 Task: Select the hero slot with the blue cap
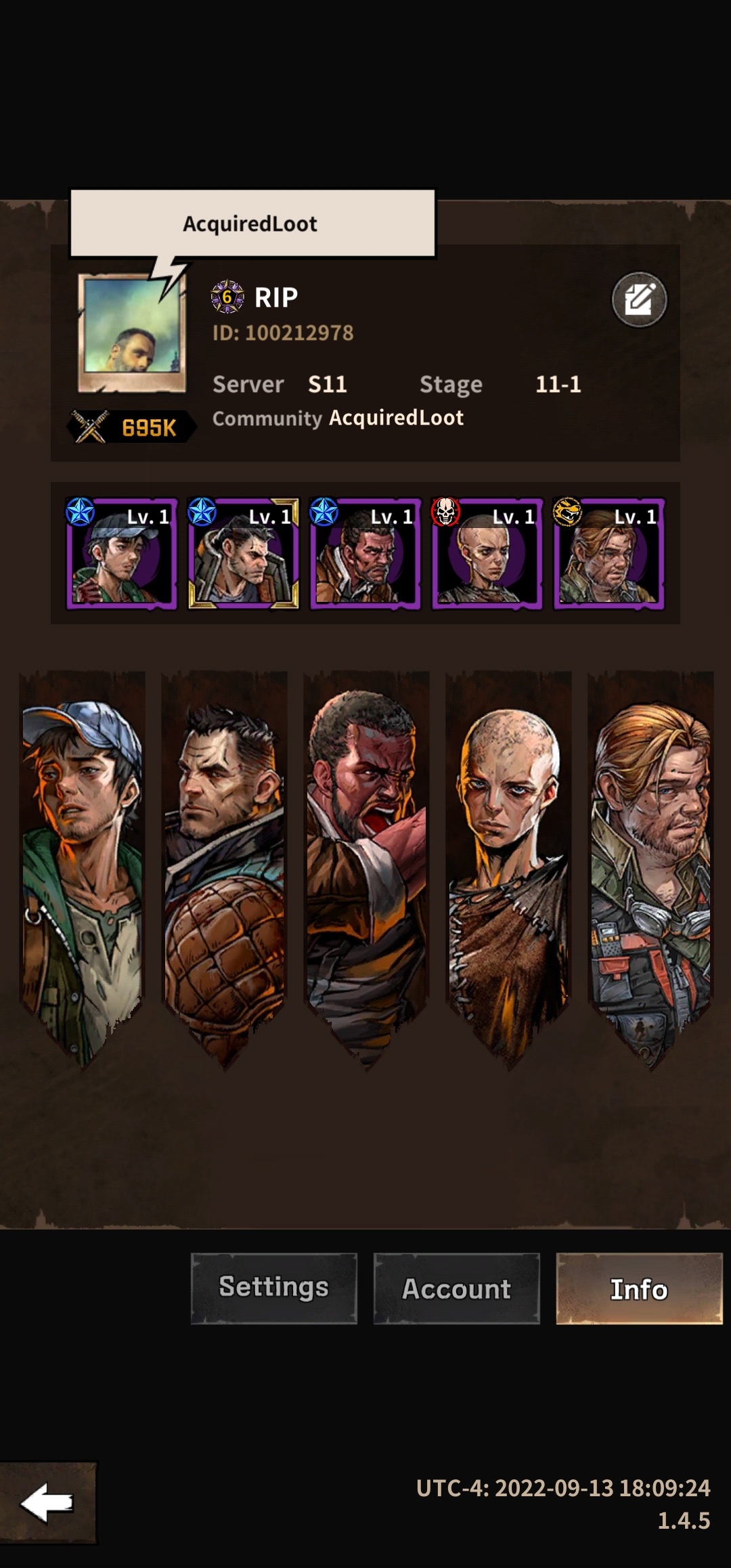tap(122, 554)
